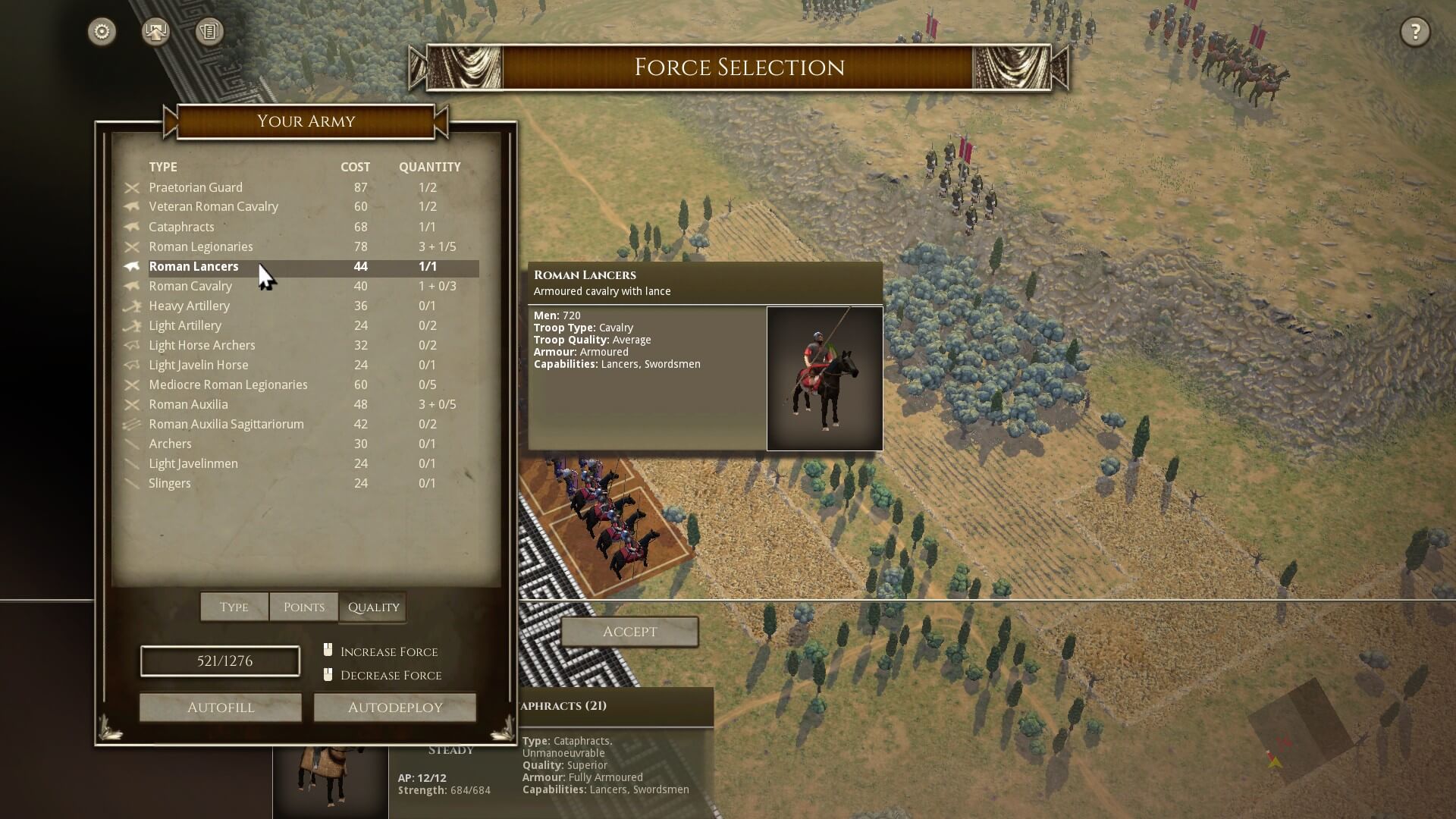Choose Light Horse Archers row

pyautogui.click(x=202, y=345)
